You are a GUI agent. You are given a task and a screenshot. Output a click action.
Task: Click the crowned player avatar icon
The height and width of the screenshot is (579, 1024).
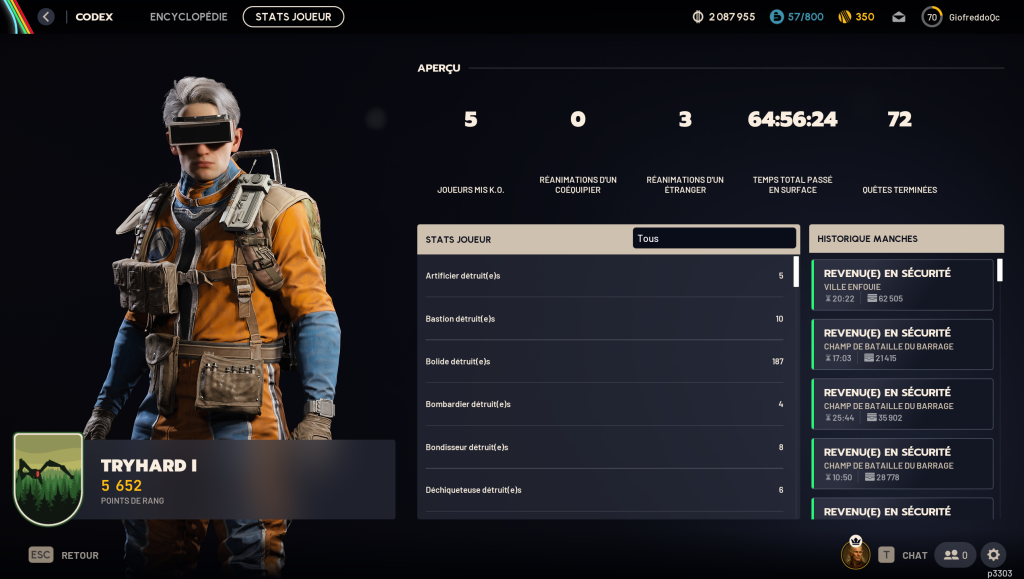855,554
